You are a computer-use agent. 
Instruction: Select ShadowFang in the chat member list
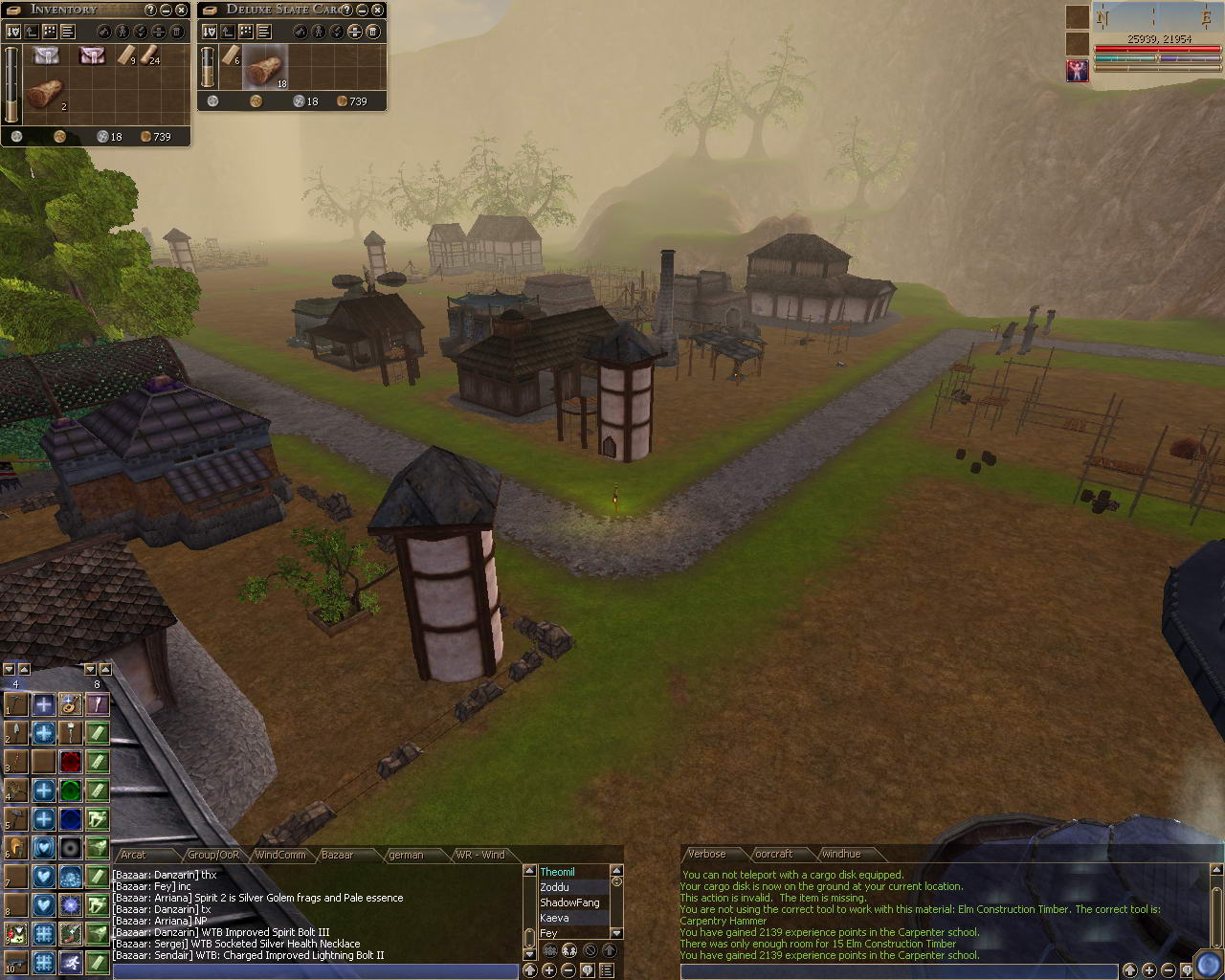point(569,902)
